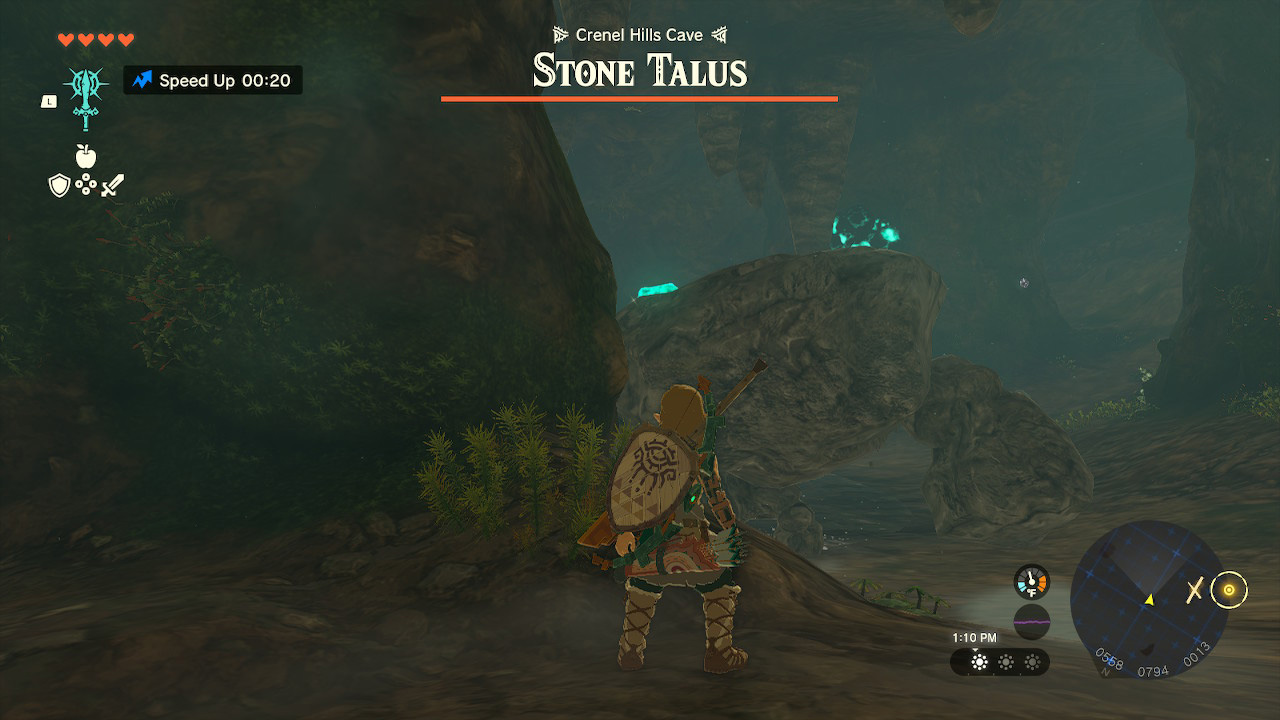Click the Crenel Hills Cave location label
The height and width of the screenshot is (720, 1280).
coord(640,32)
